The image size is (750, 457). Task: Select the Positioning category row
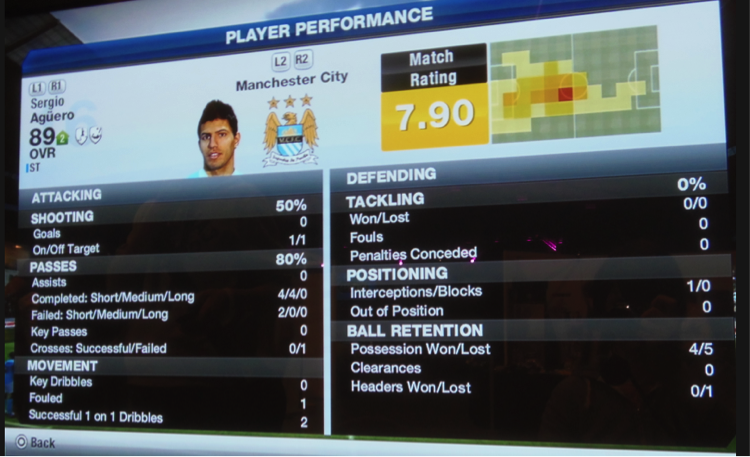tap(530, 274)
